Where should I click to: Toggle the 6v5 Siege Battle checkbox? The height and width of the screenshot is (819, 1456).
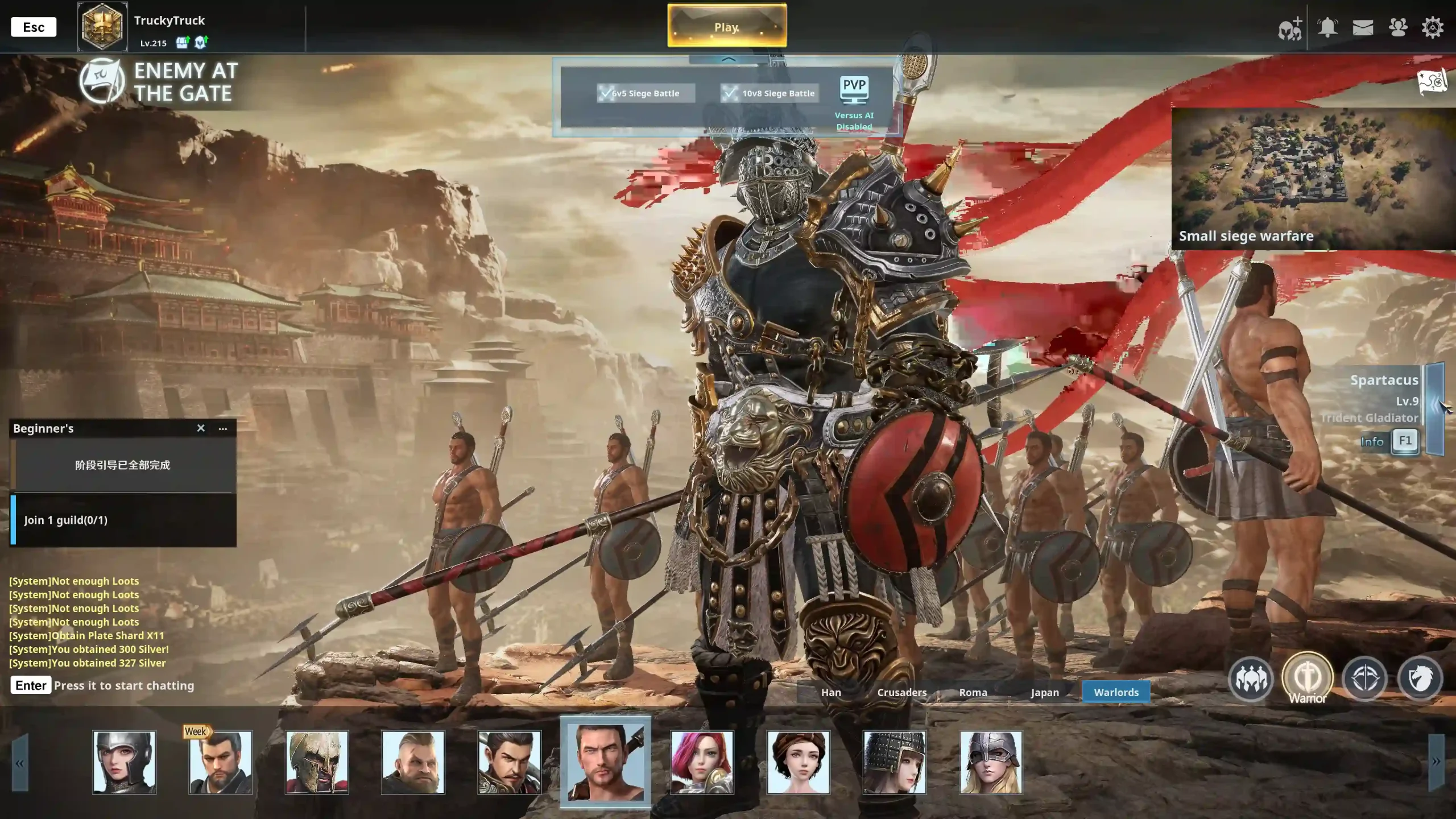pos(606,93)
